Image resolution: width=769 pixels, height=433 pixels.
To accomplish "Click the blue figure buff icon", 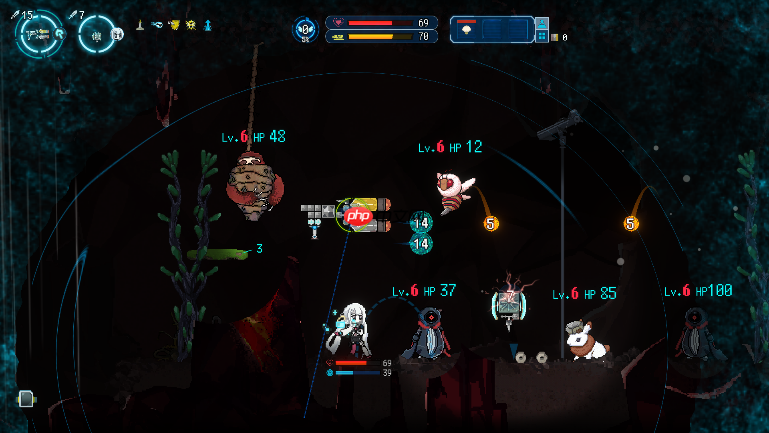I will click(208, 23).
